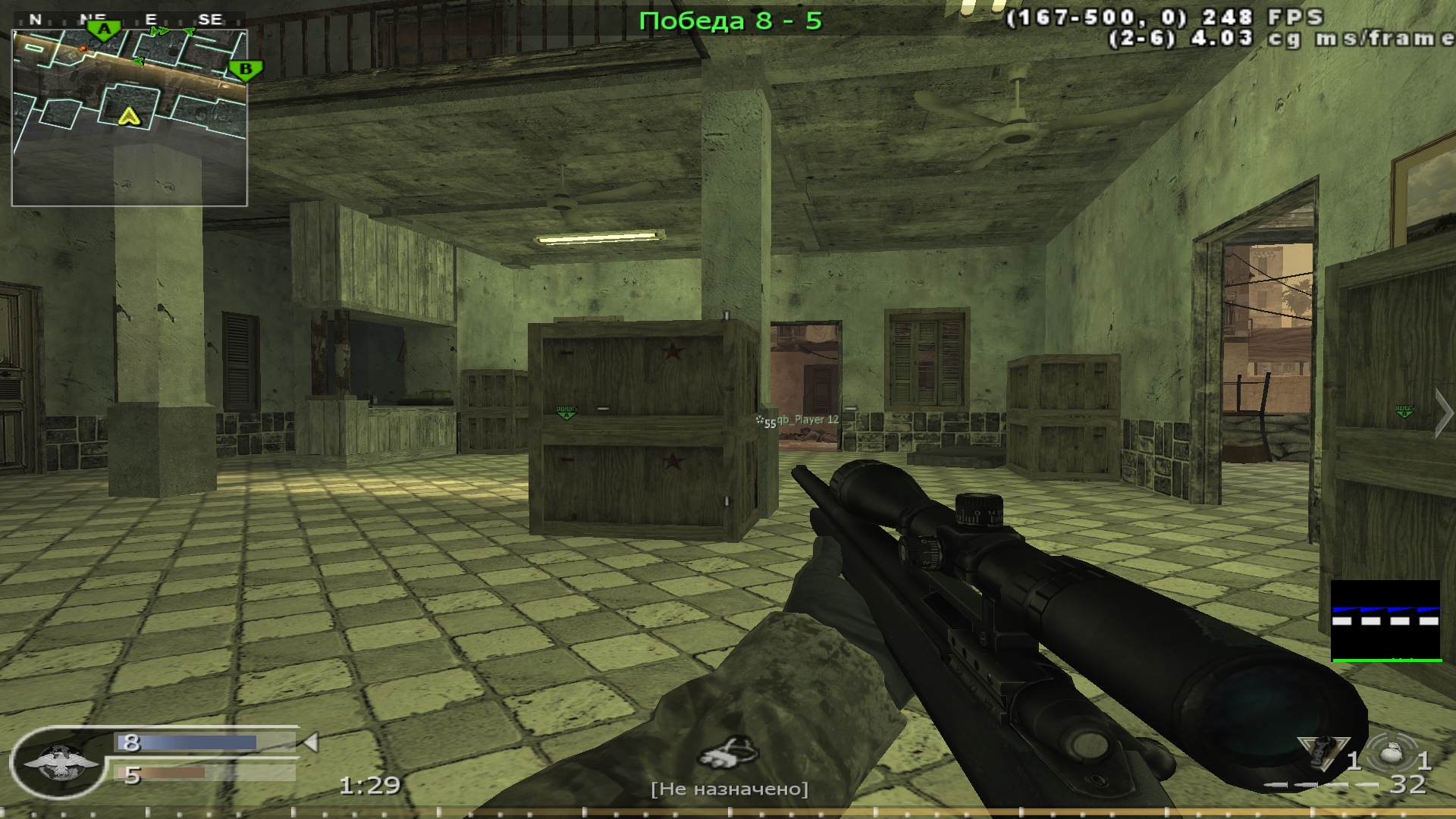Click the orange dot on the minimap
Screen dimensions: 1456x819
coord(83,49)
